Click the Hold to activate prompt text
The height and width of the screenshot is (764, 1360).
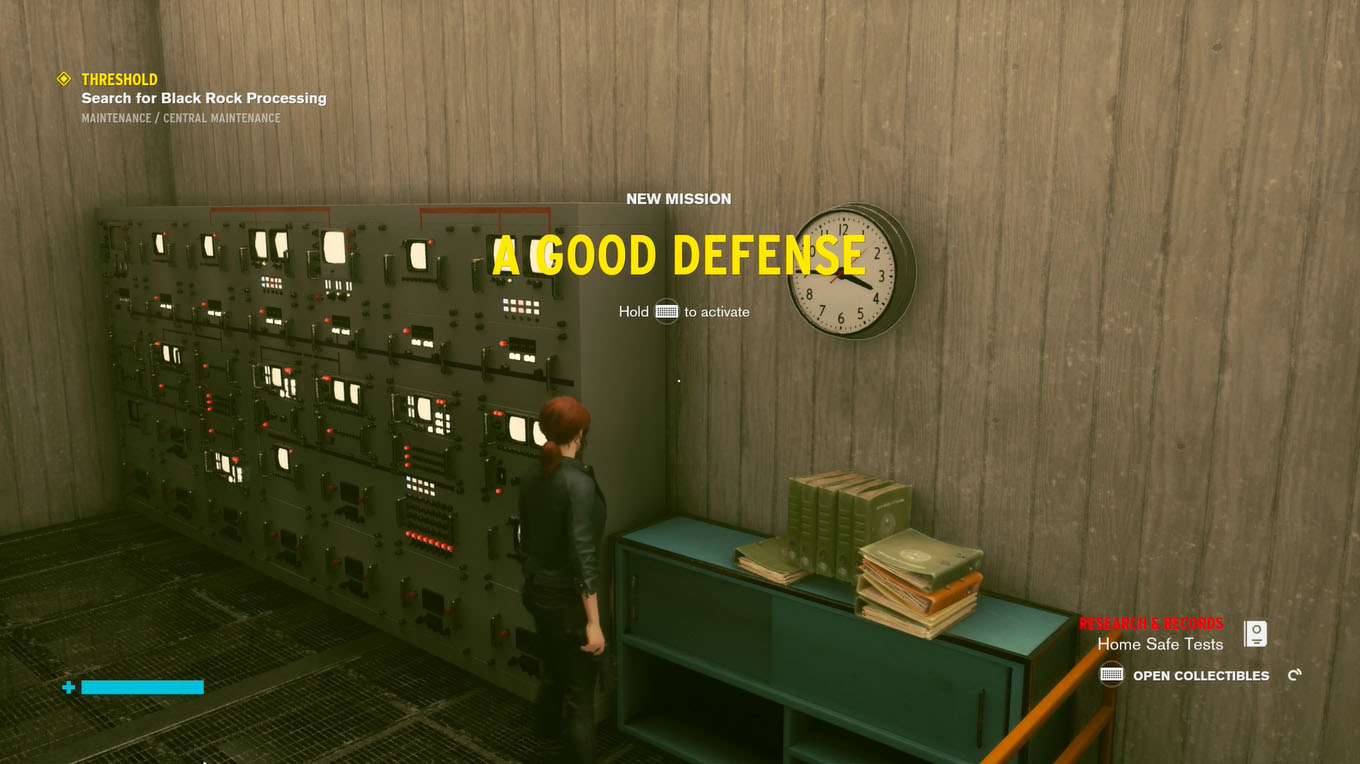(685, 312)
